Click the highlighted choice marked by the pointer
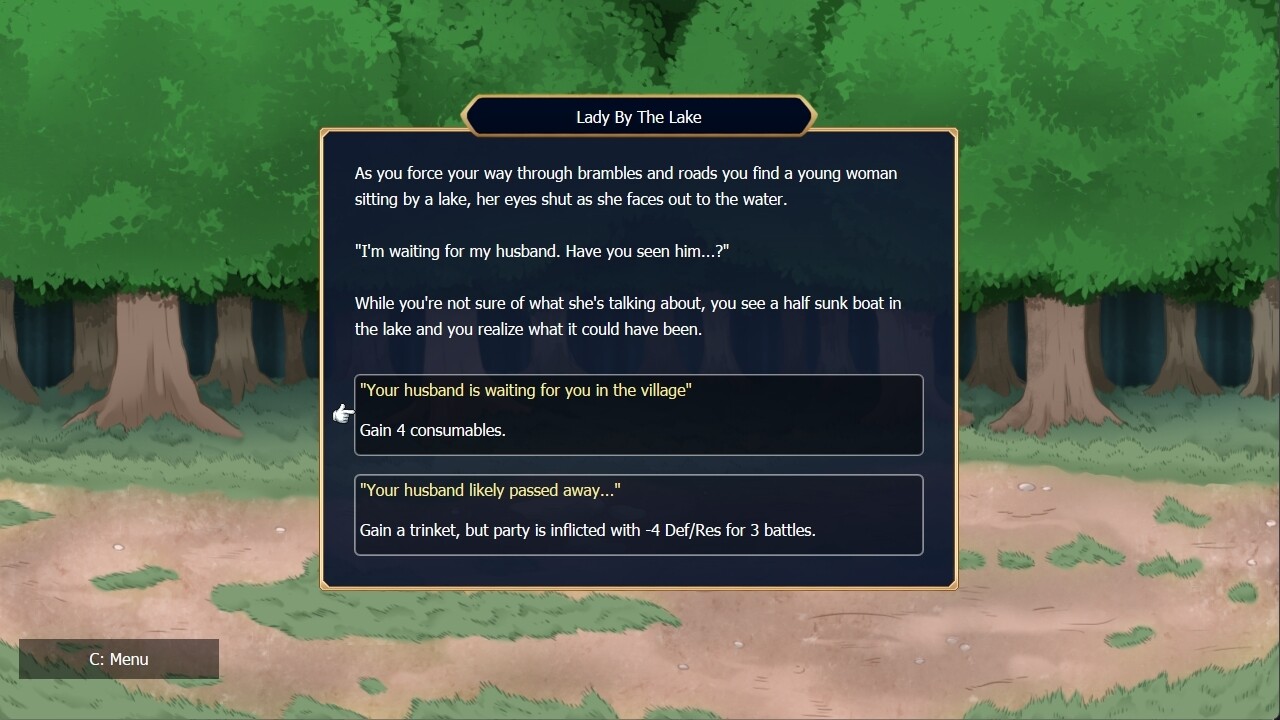The height and width of the screenshot is (720, 1280). [638, 414]
